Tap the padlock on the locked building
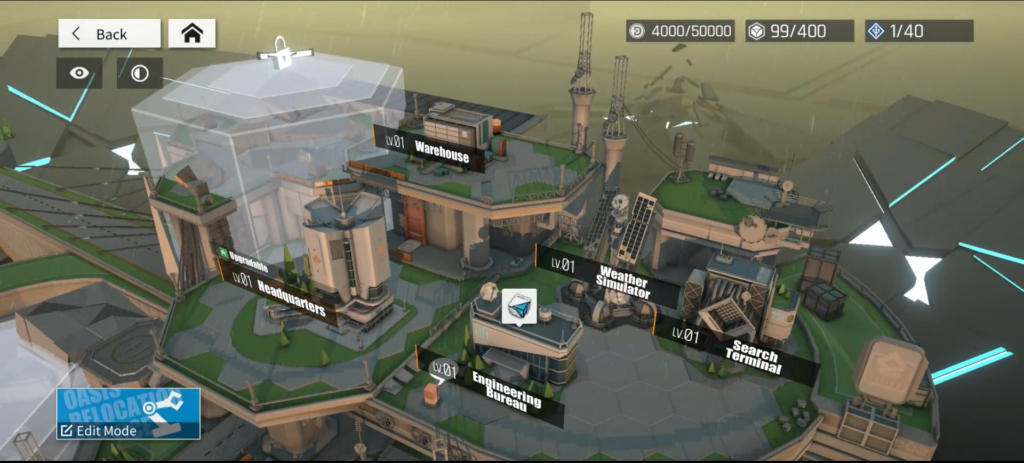 coord(283,54)
